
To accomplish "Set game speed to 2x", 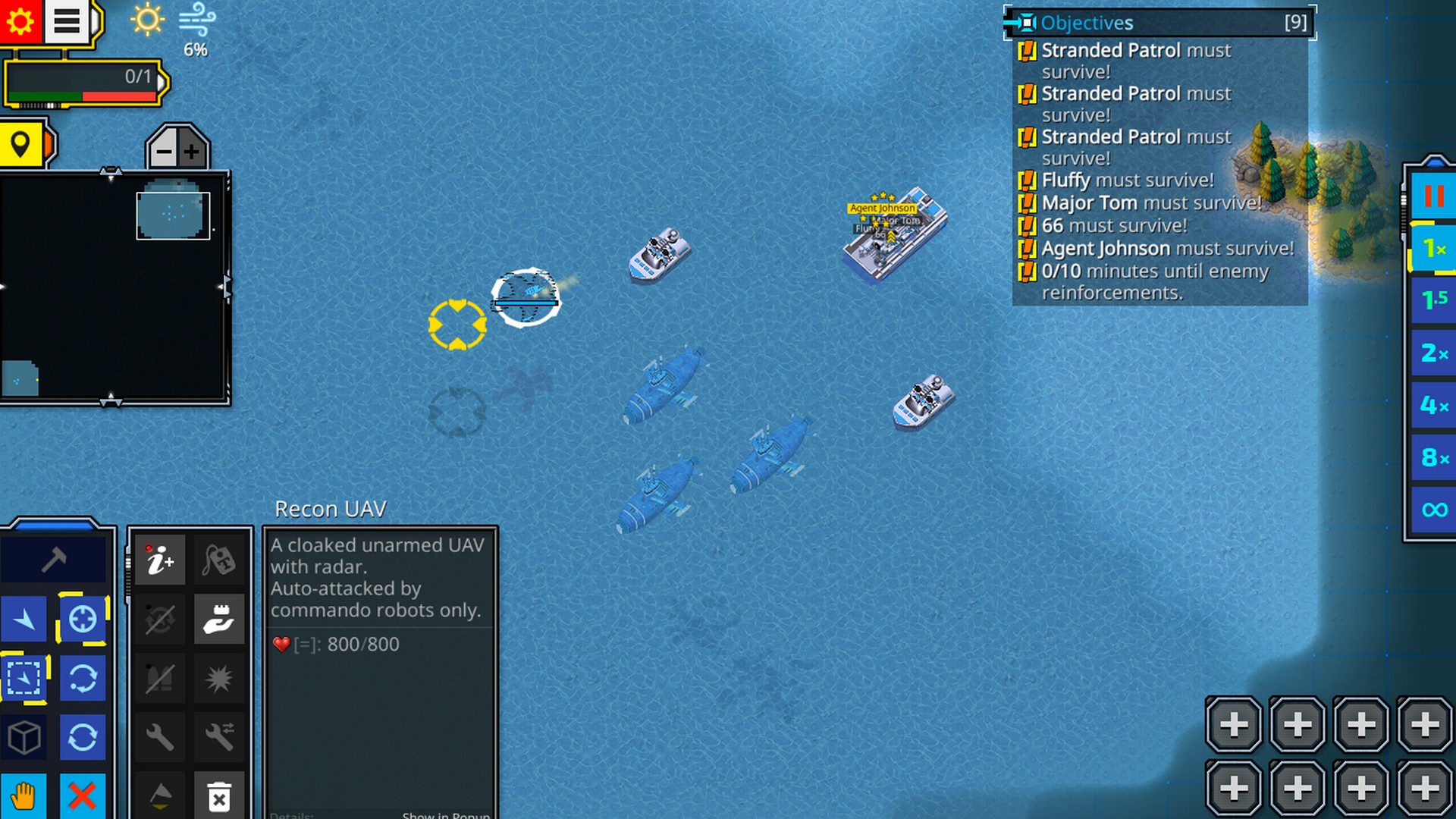I will tap(1433, 353).
